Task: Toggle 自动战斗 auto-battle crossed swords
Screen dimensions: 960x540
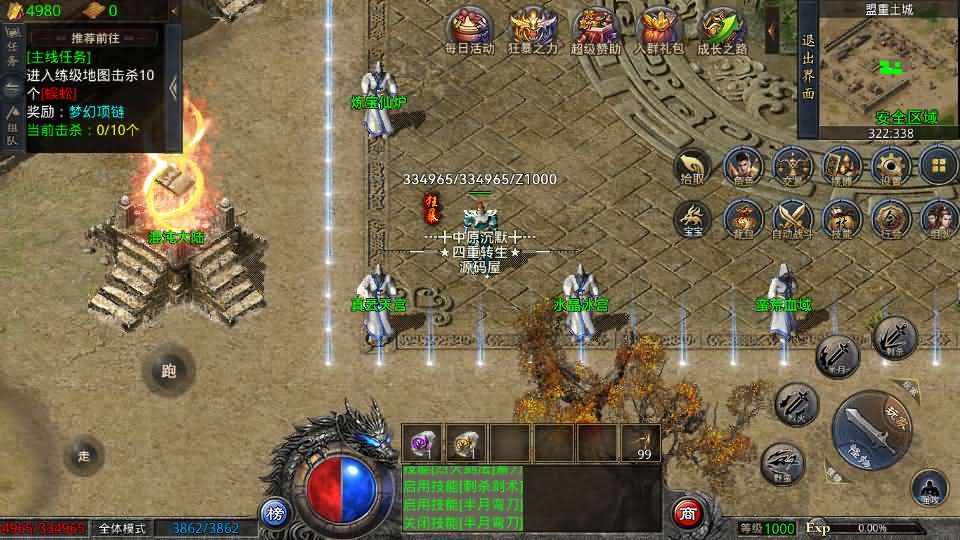Action: [792, 217]
